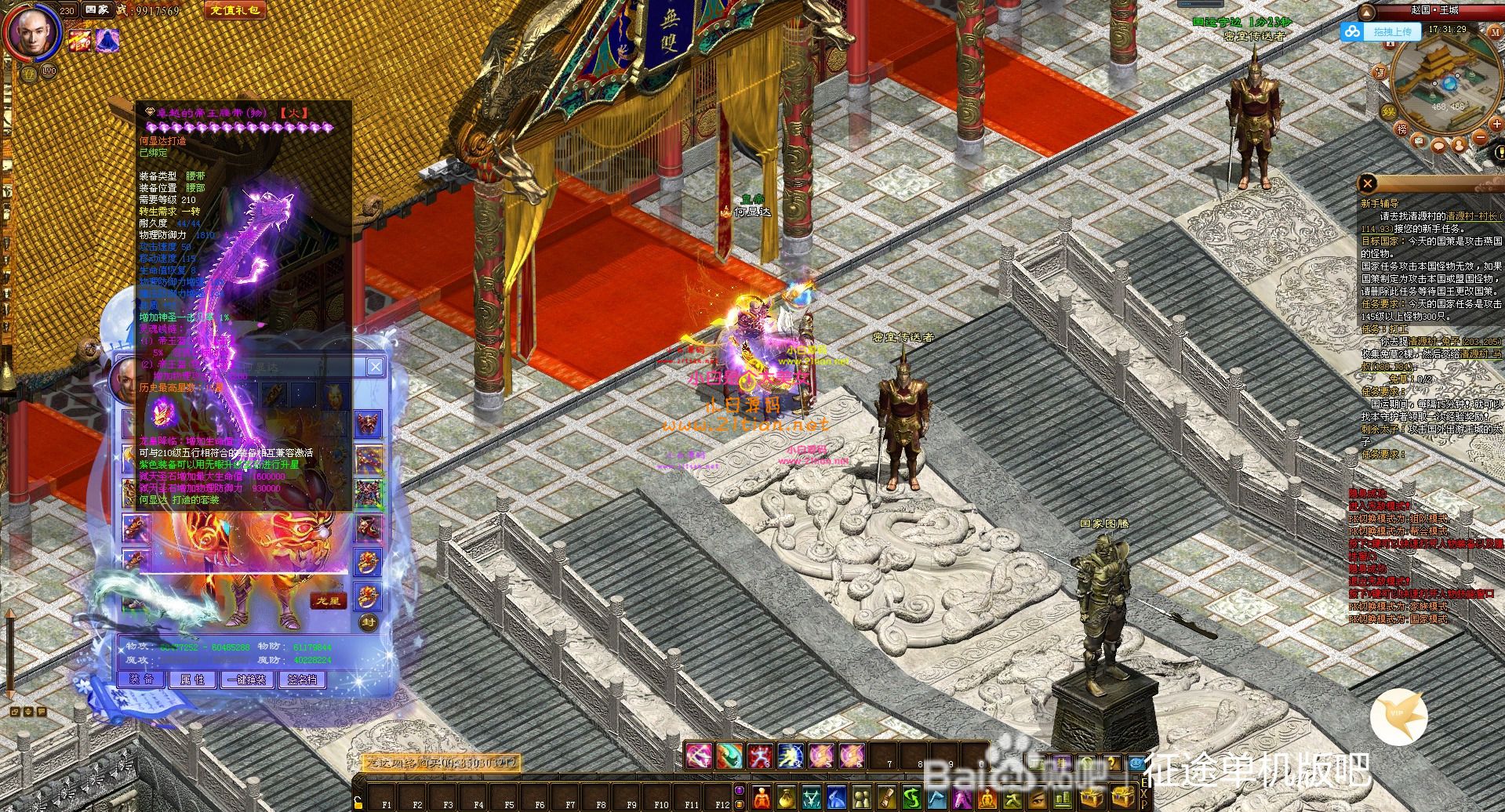The image size is (1505, 812).
Task: Open the 签名档 signature tab
Action: [x=302, y=680]
